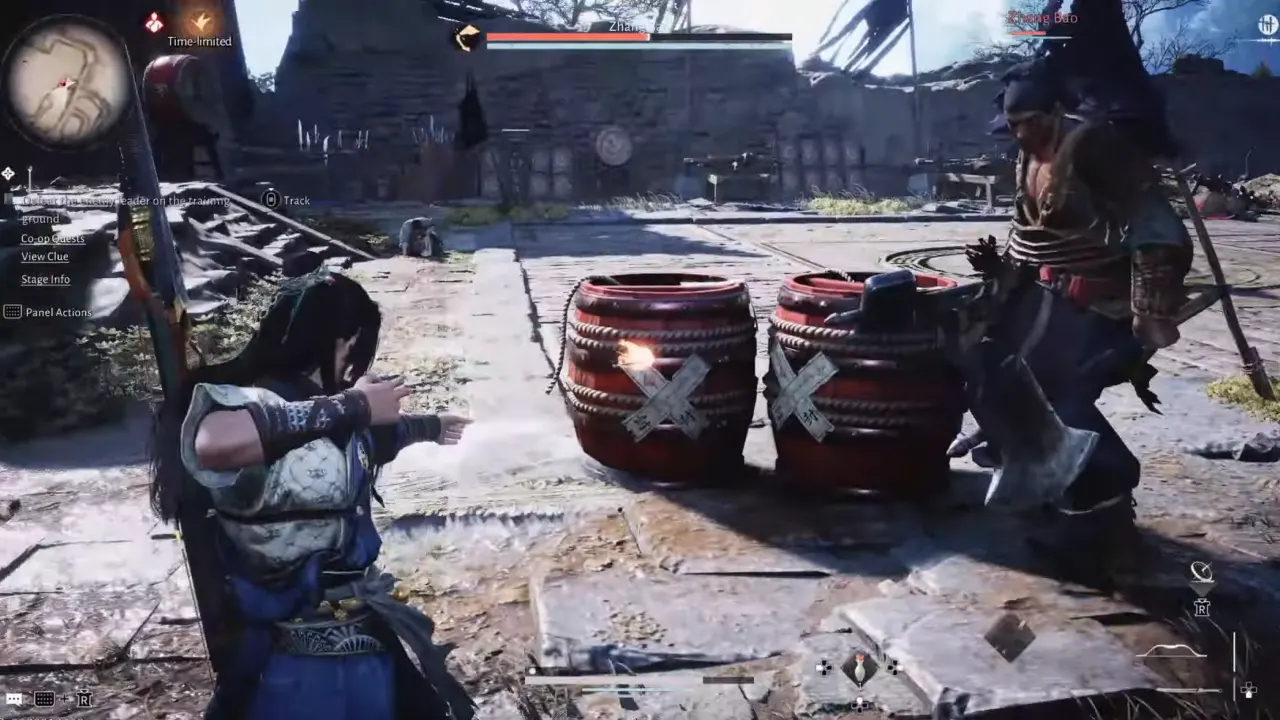
Task: Open Stage Info
Action: tap(45, 279)
